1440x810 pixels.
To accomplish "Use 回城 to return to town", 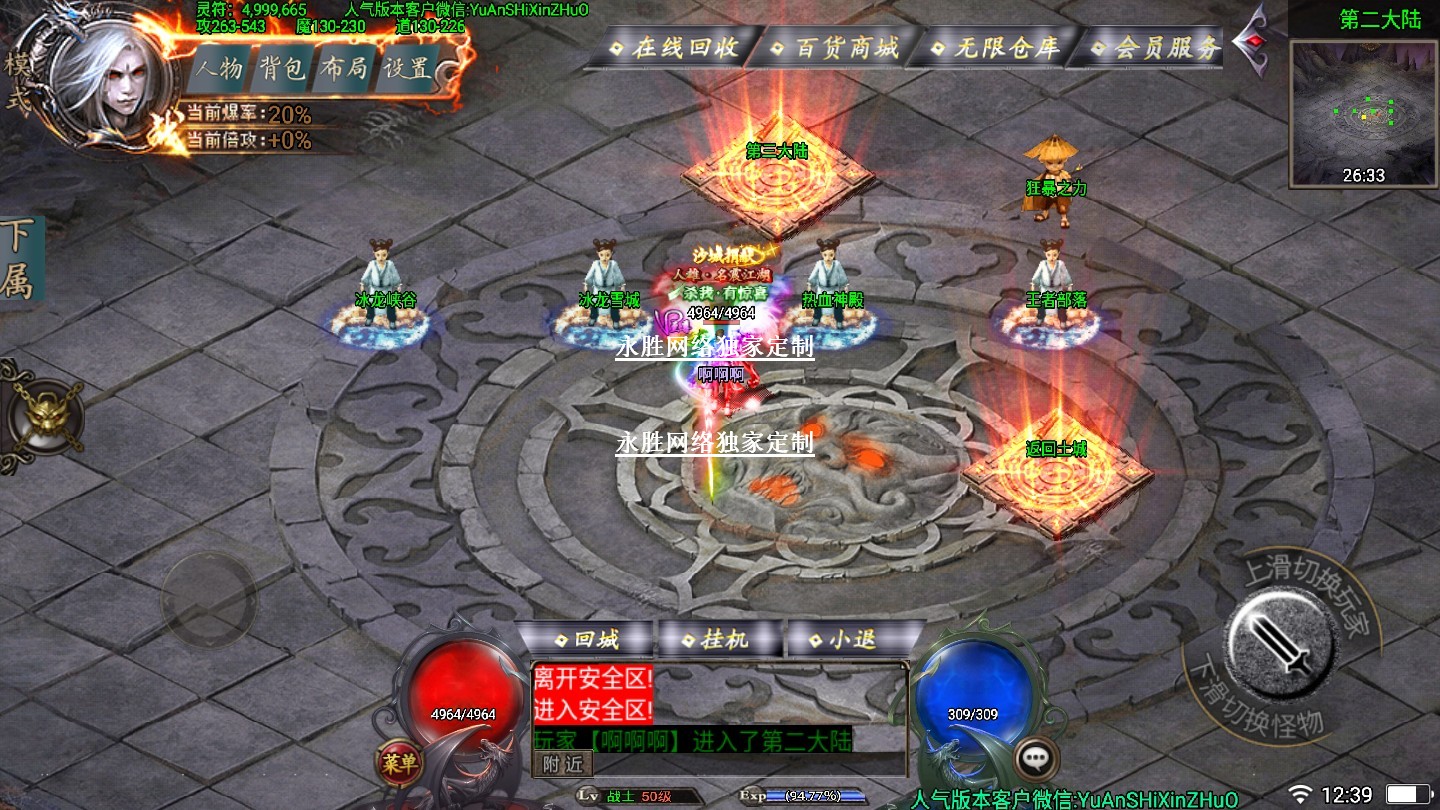I will (x=586, y=639).
